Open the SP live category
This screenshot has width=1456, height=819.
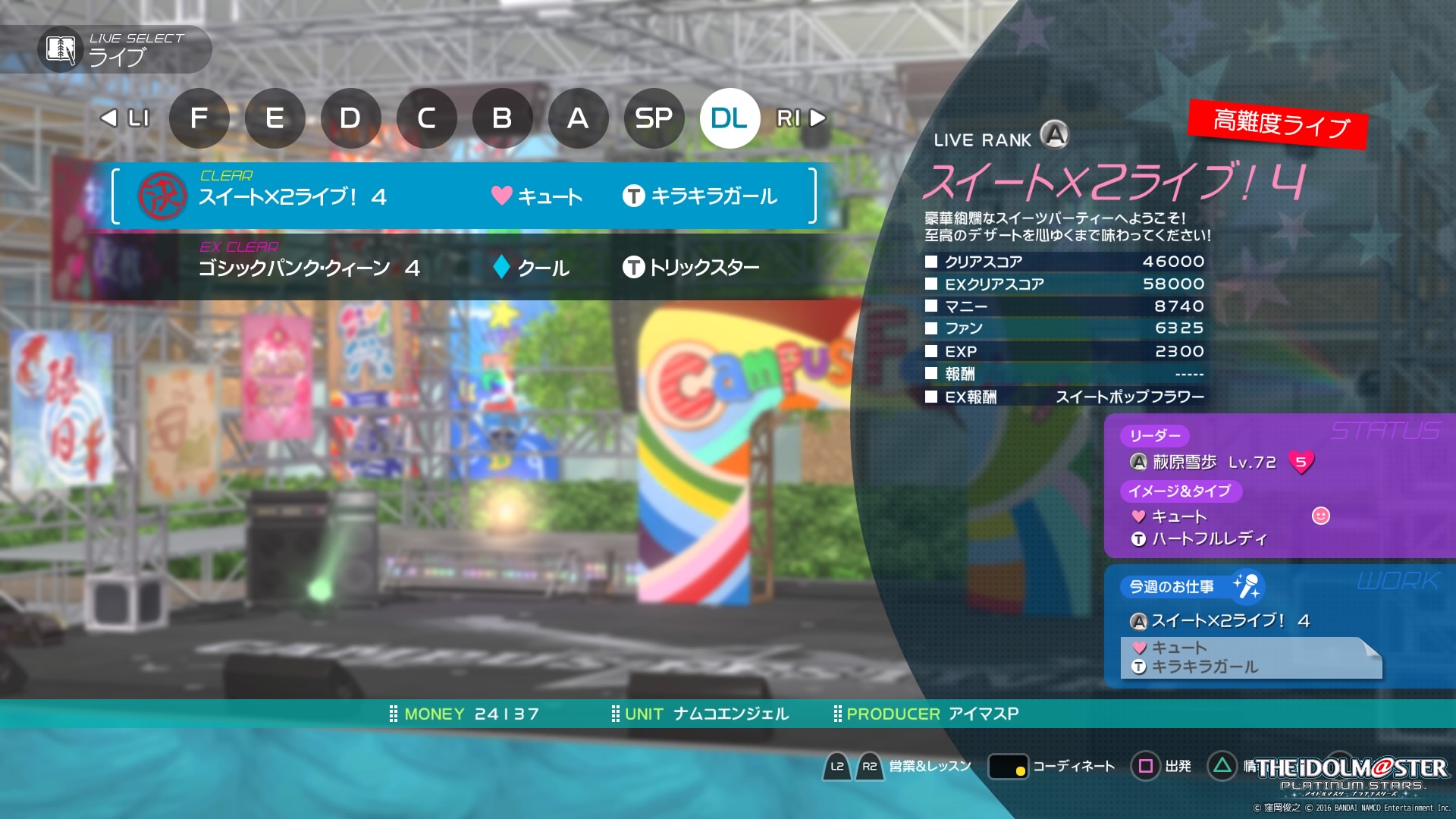(x=654, y=118)
